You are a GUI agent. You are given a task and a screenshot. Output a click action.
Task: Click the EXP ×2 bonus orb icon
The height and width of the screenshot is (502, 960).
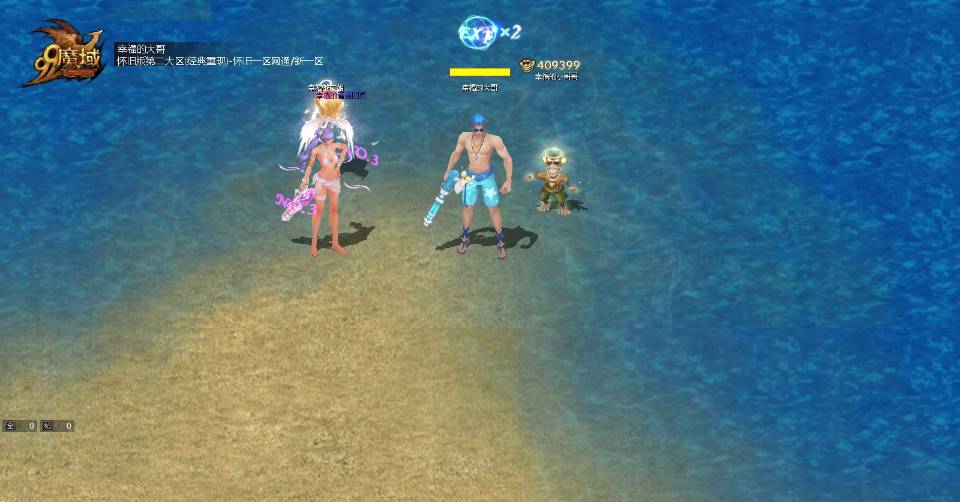pos(475,33)
